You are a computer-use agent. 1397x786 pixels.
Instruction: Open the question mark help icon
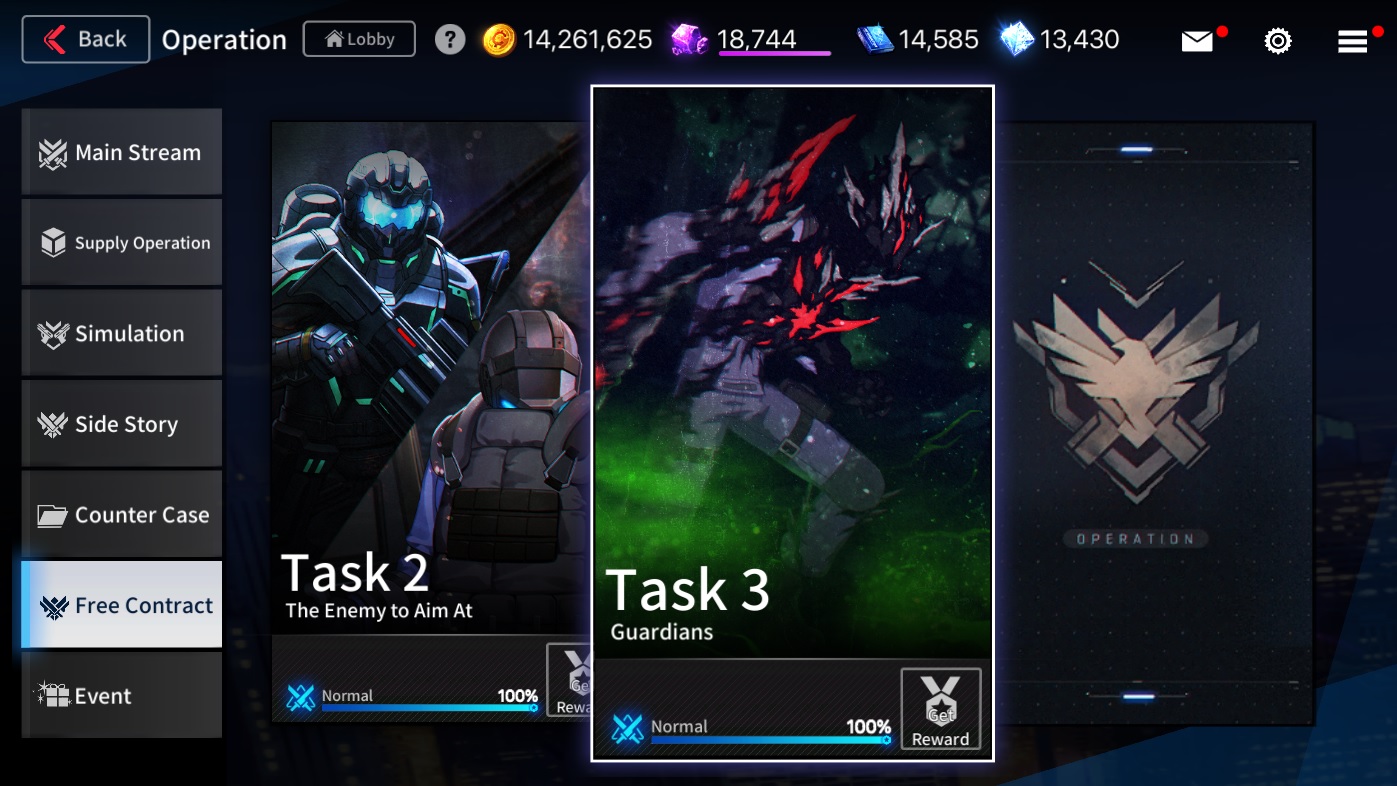point(450,40)
